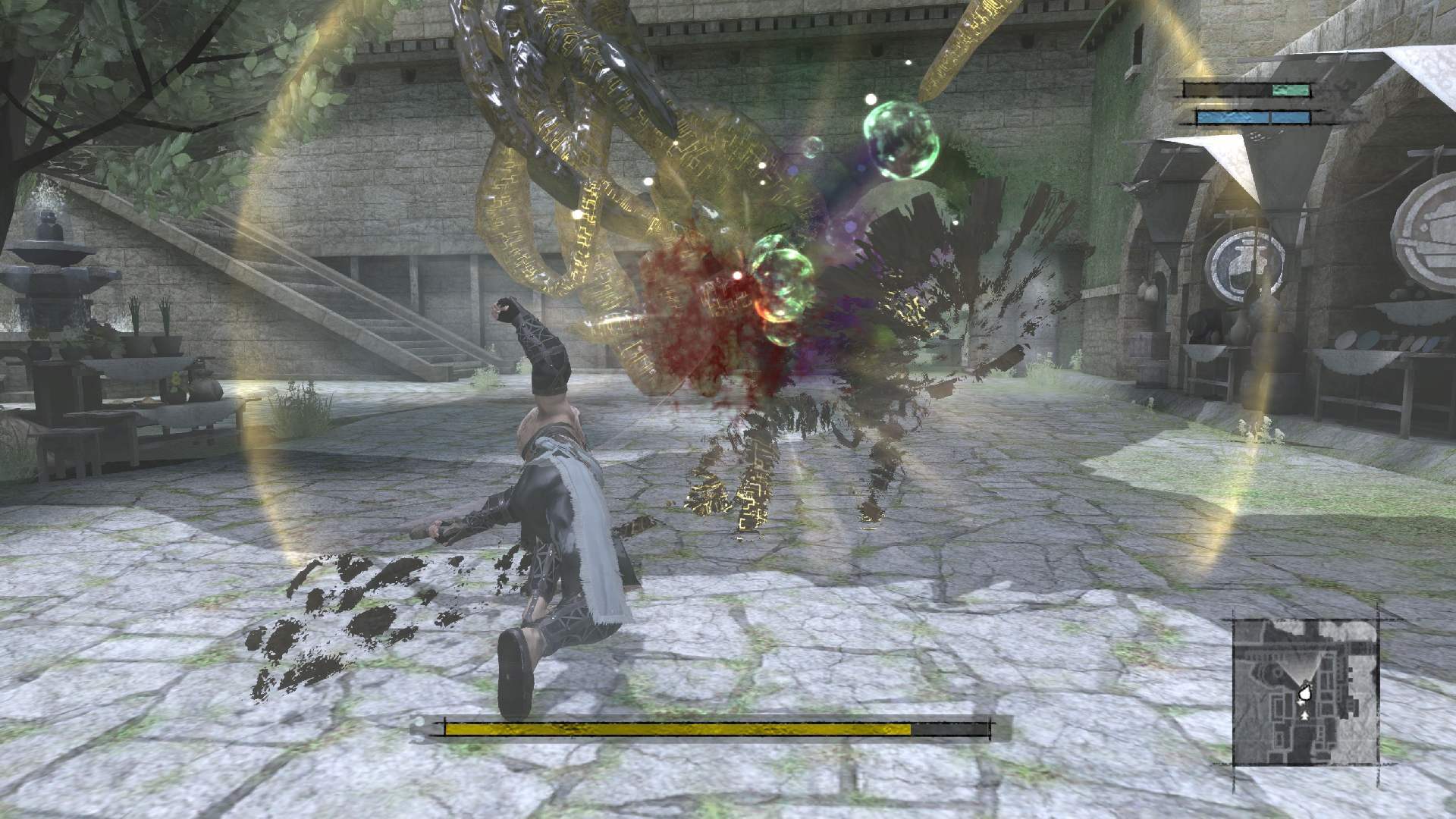Select the white waypoint arrow on the minimap
The height and width of the screenshot is (819, 1456).
1301,702
